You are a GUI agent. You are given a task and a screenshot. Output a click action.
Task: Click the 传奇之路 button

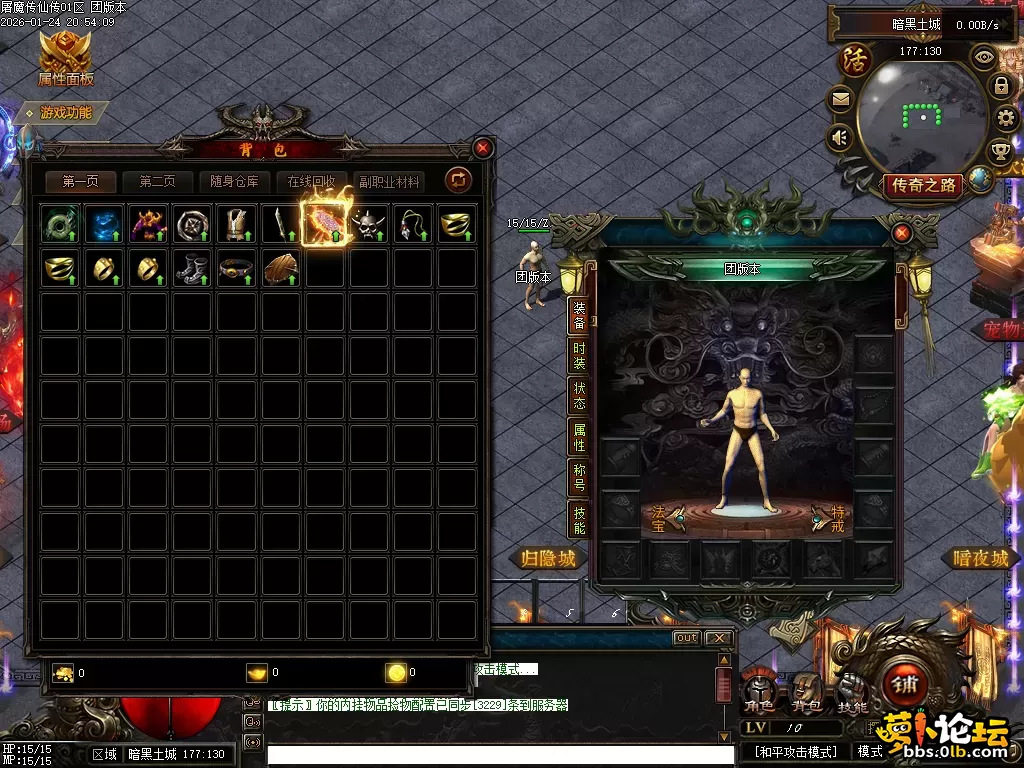(x=923, y=185)
